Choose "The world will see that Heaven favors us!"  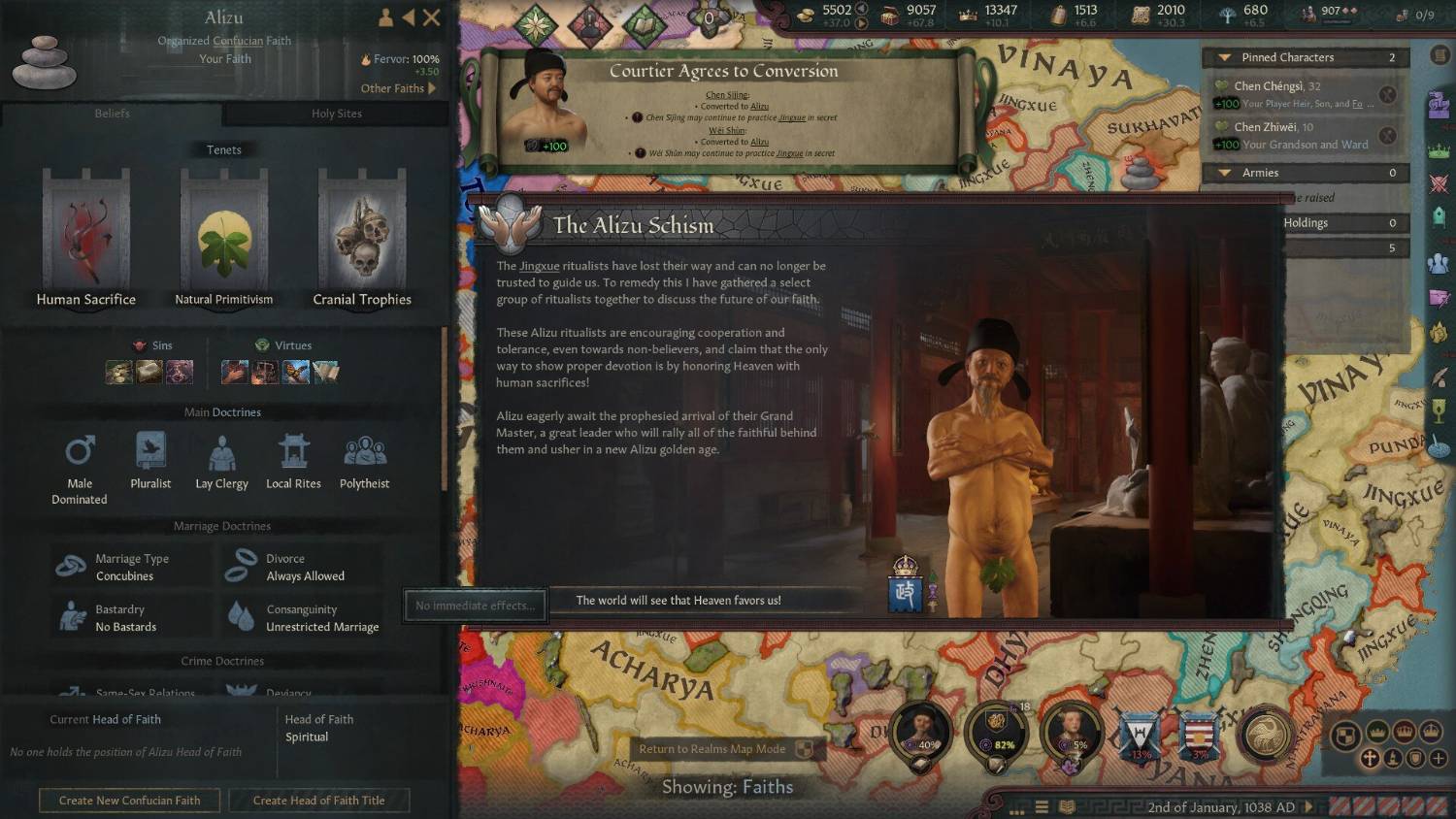pos(678,601)
